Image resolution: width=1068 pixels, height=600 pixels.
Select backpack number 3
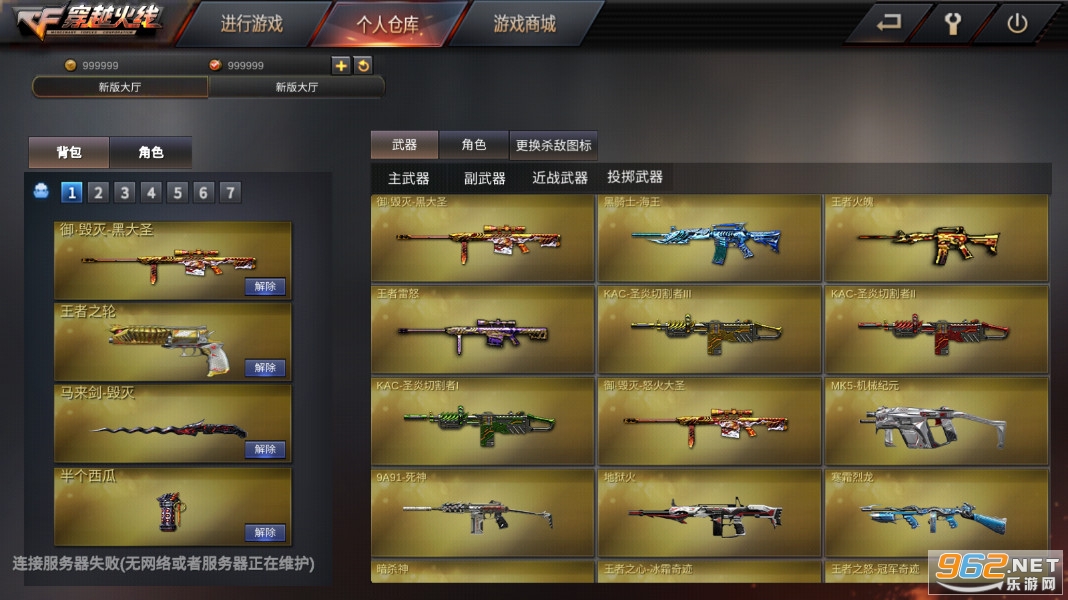pos(124,193)
